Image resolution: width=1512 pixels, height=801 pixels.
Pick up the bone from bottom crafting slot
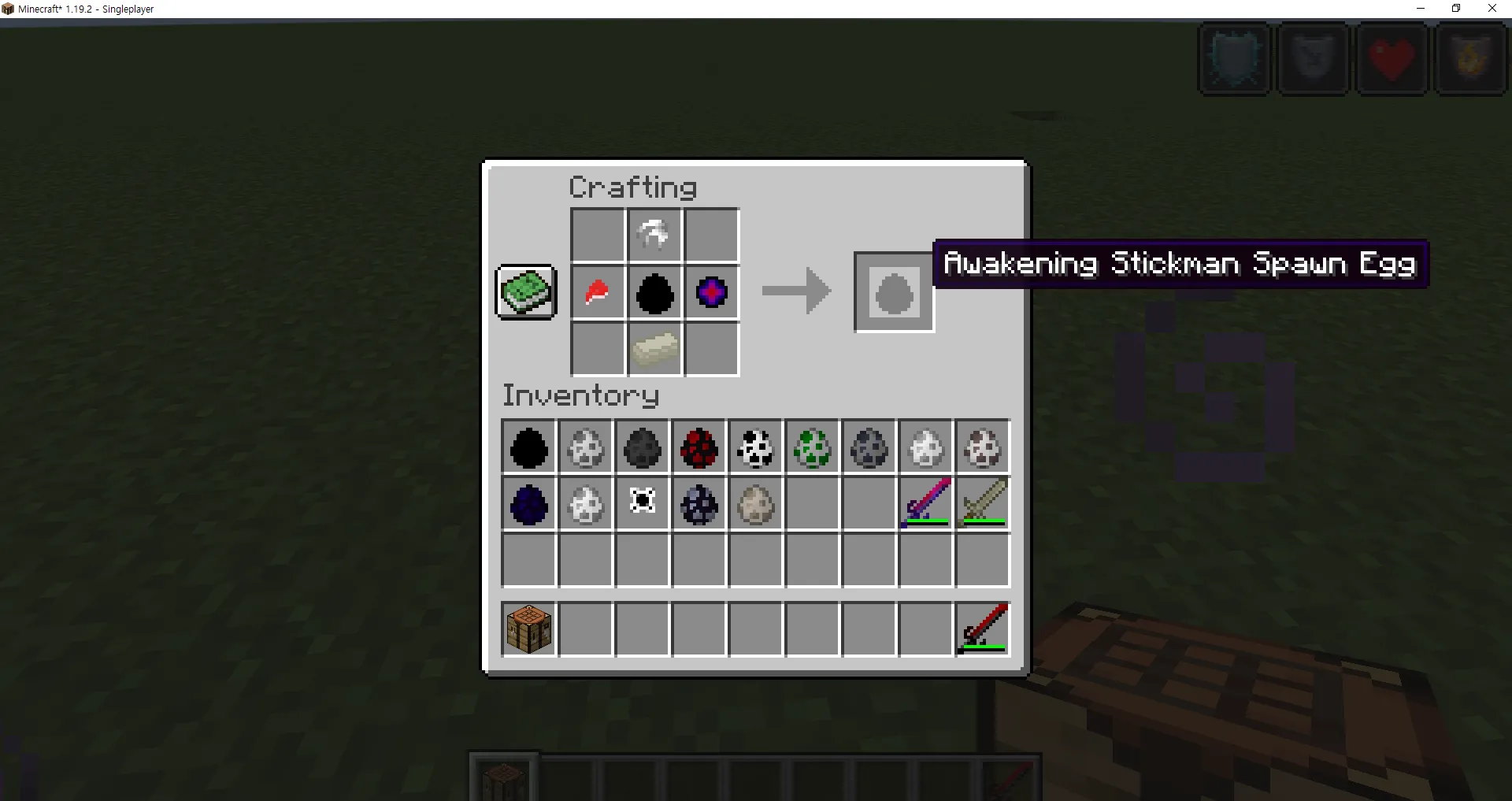(654, 350)
